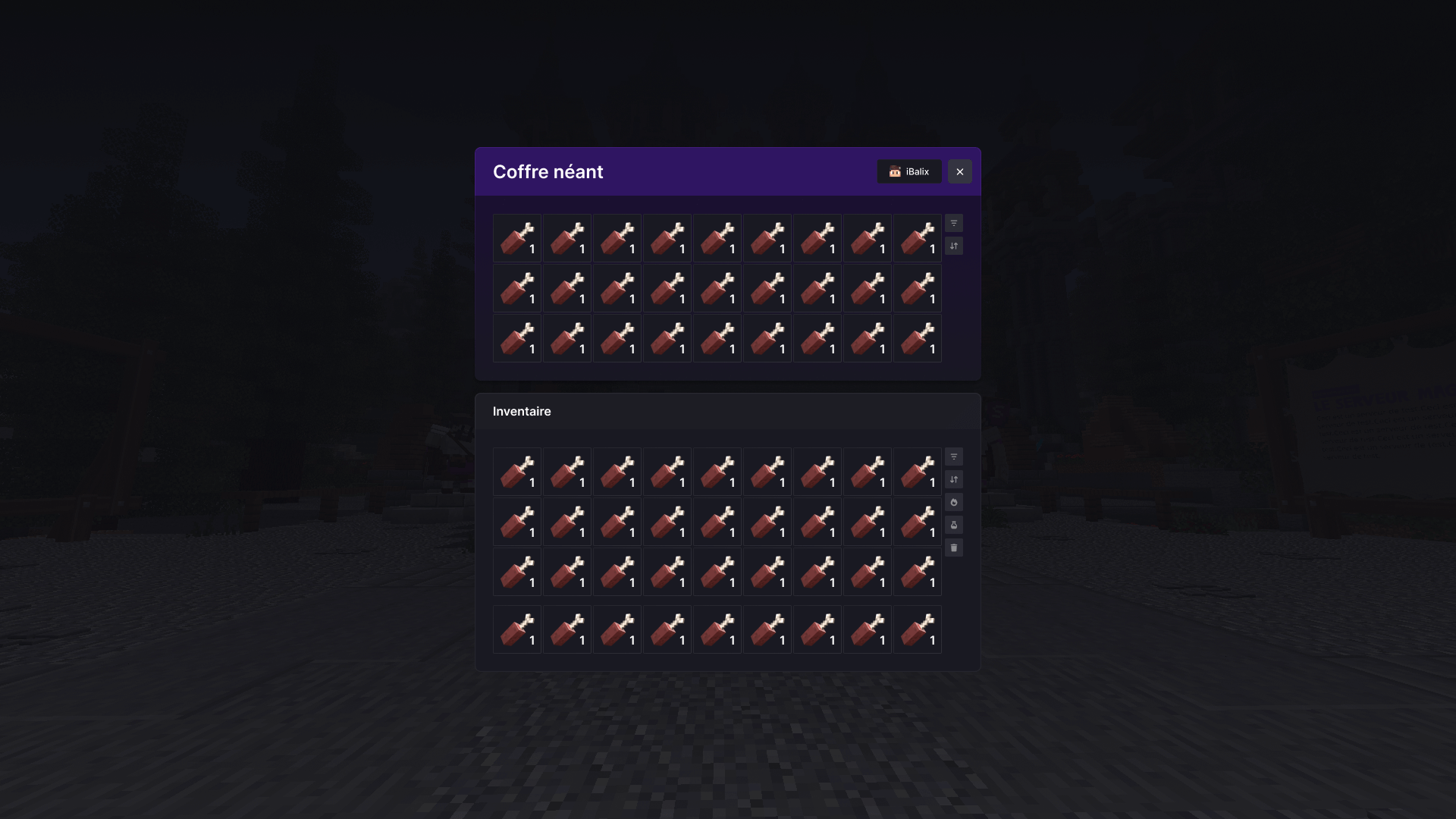Click the Inventaire panel header
1456x819 pixels.
click(522, 411)
